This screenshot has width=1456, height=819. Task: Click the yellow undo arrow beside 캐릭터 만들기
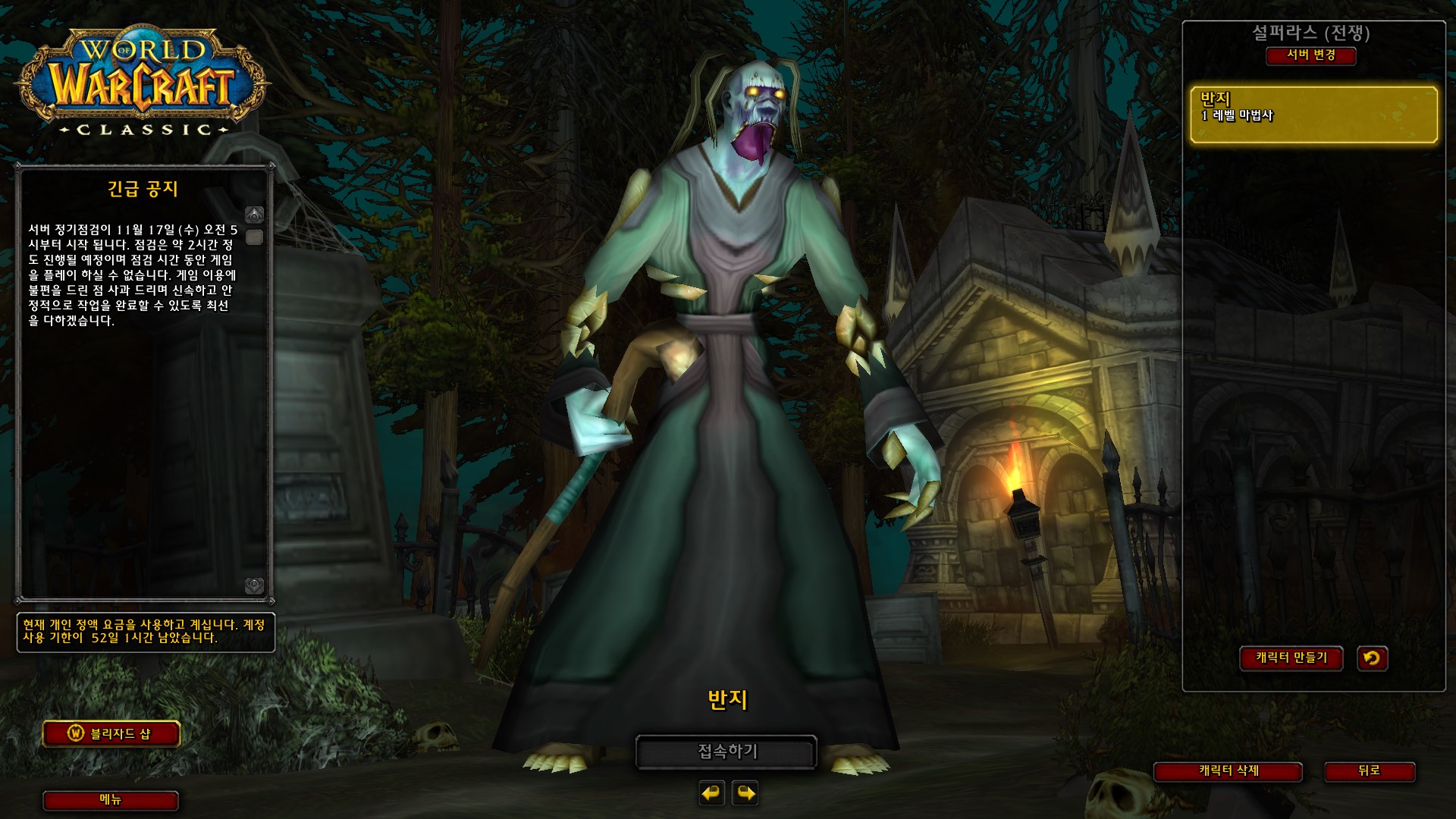coord(1372,658)
